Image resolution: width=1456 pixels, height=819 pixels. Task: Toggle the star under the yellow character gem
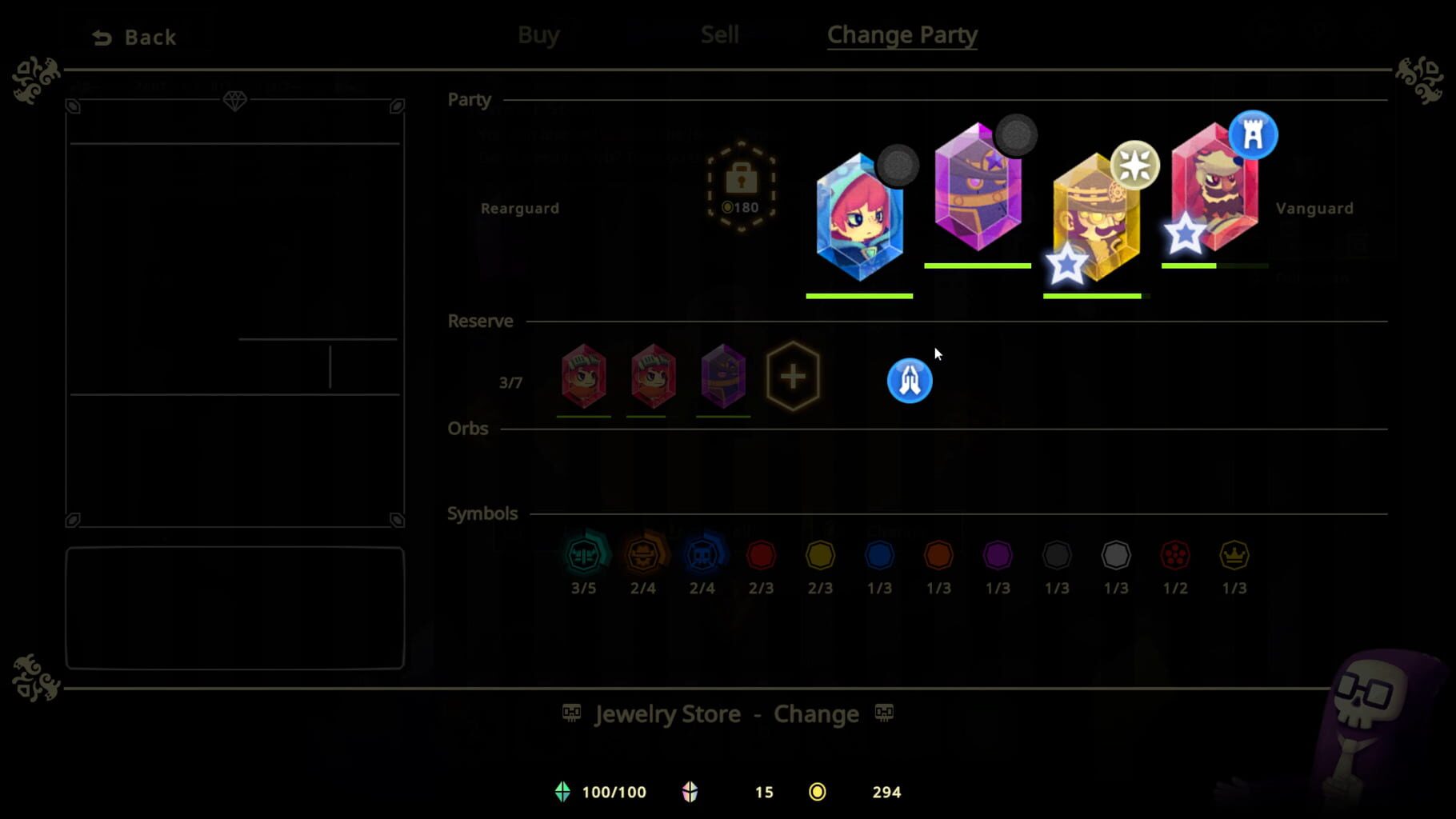1067,264
